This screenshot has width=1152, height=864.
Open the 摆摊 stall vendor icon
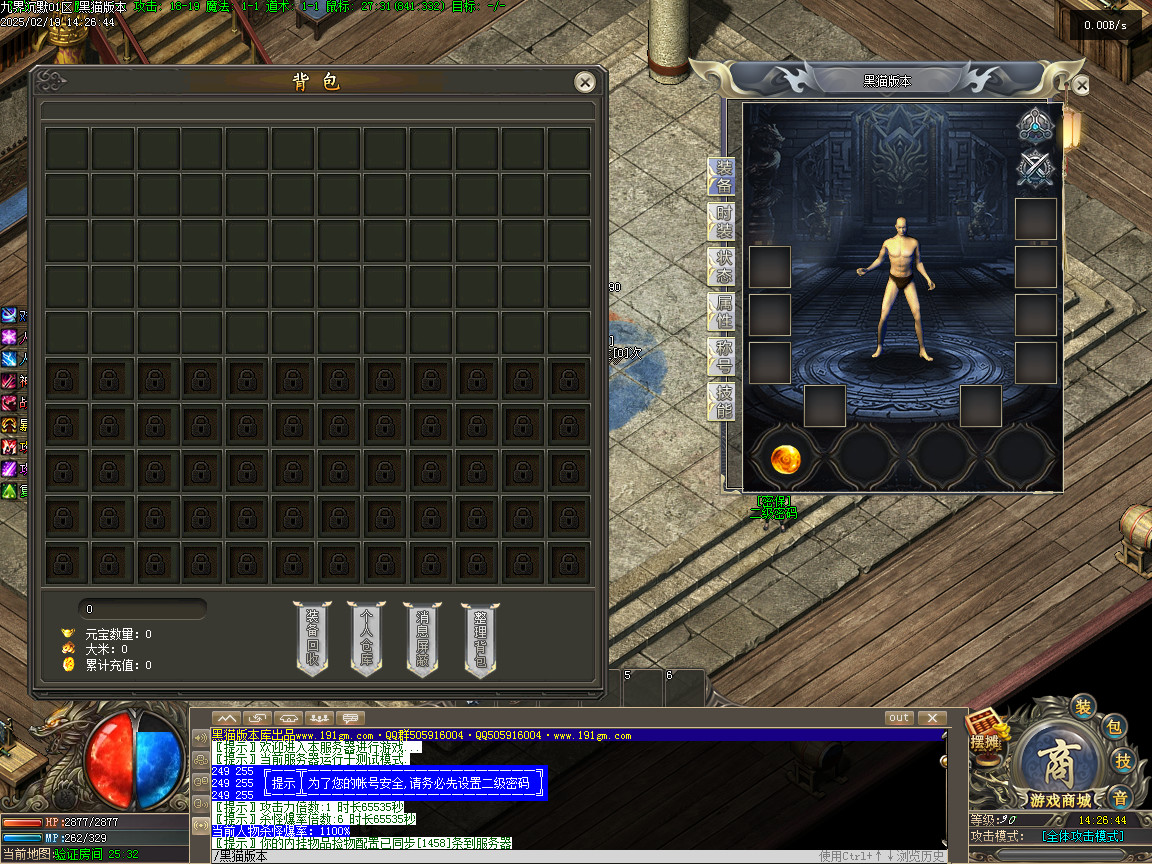(x=986, y=732)
